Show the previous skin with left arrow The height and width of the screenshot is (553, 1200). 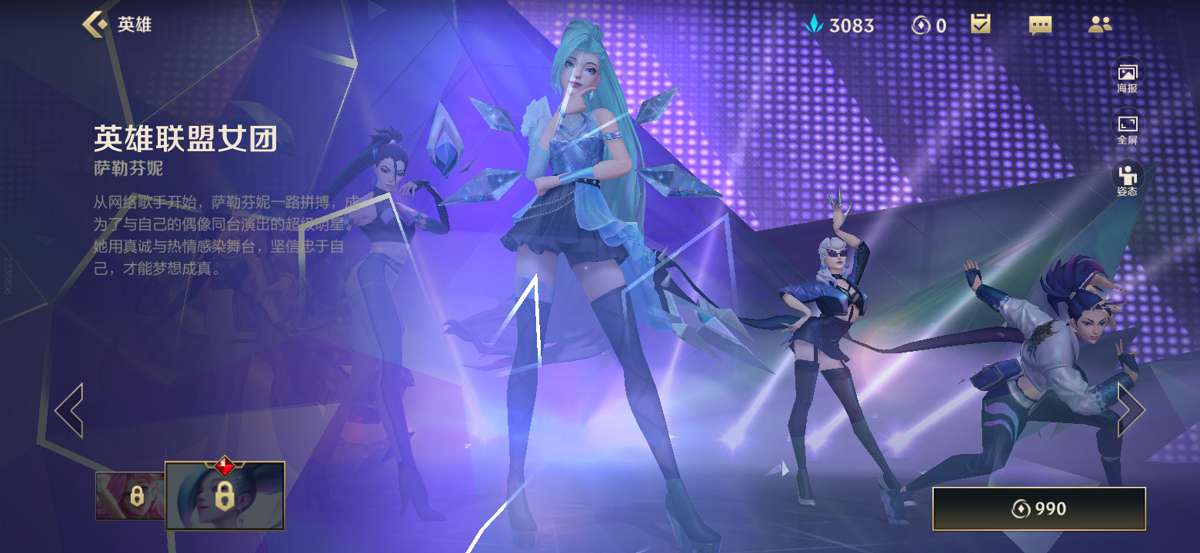69,410
